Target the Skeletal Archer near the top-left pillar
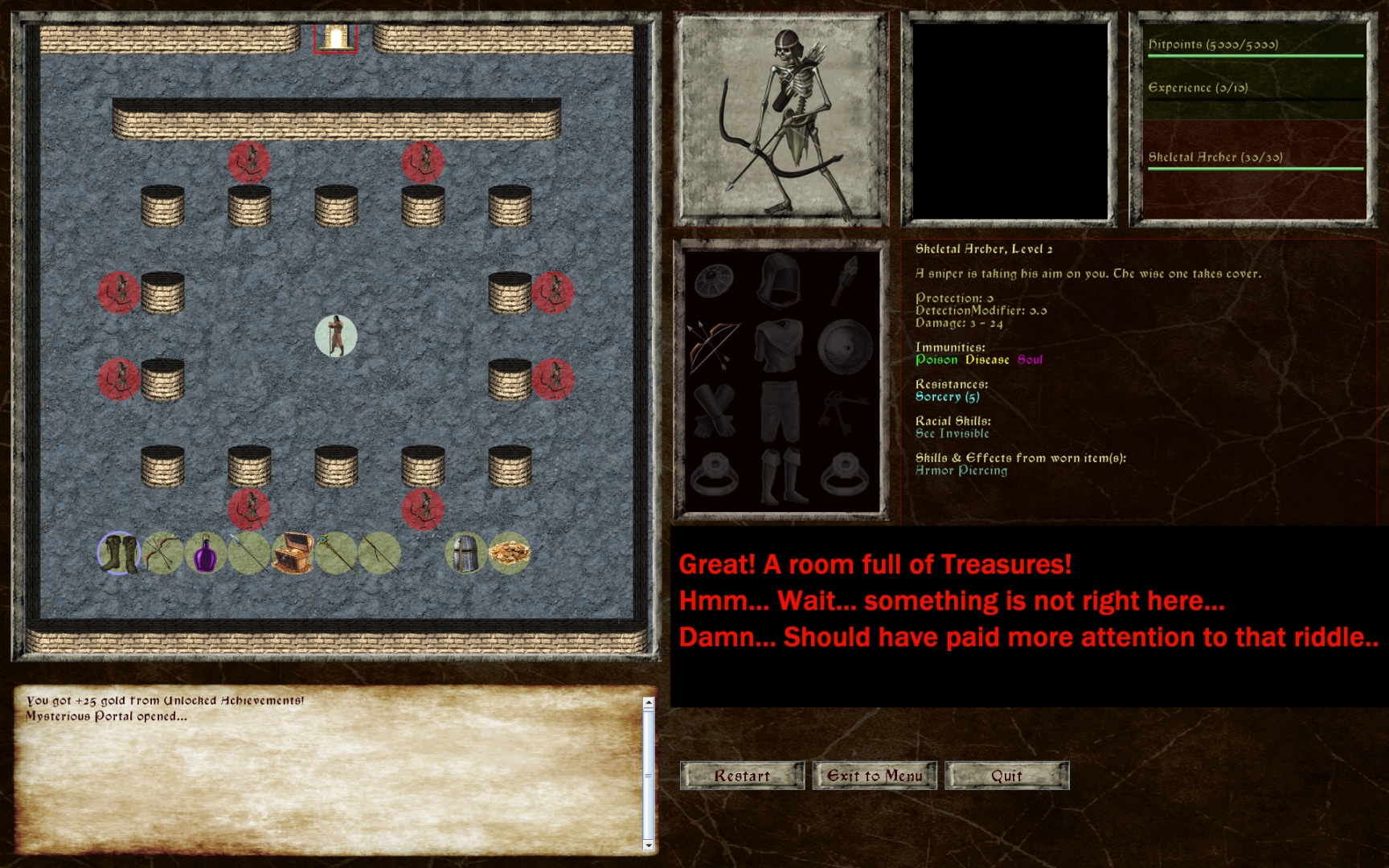 click(x=250, y=163)
